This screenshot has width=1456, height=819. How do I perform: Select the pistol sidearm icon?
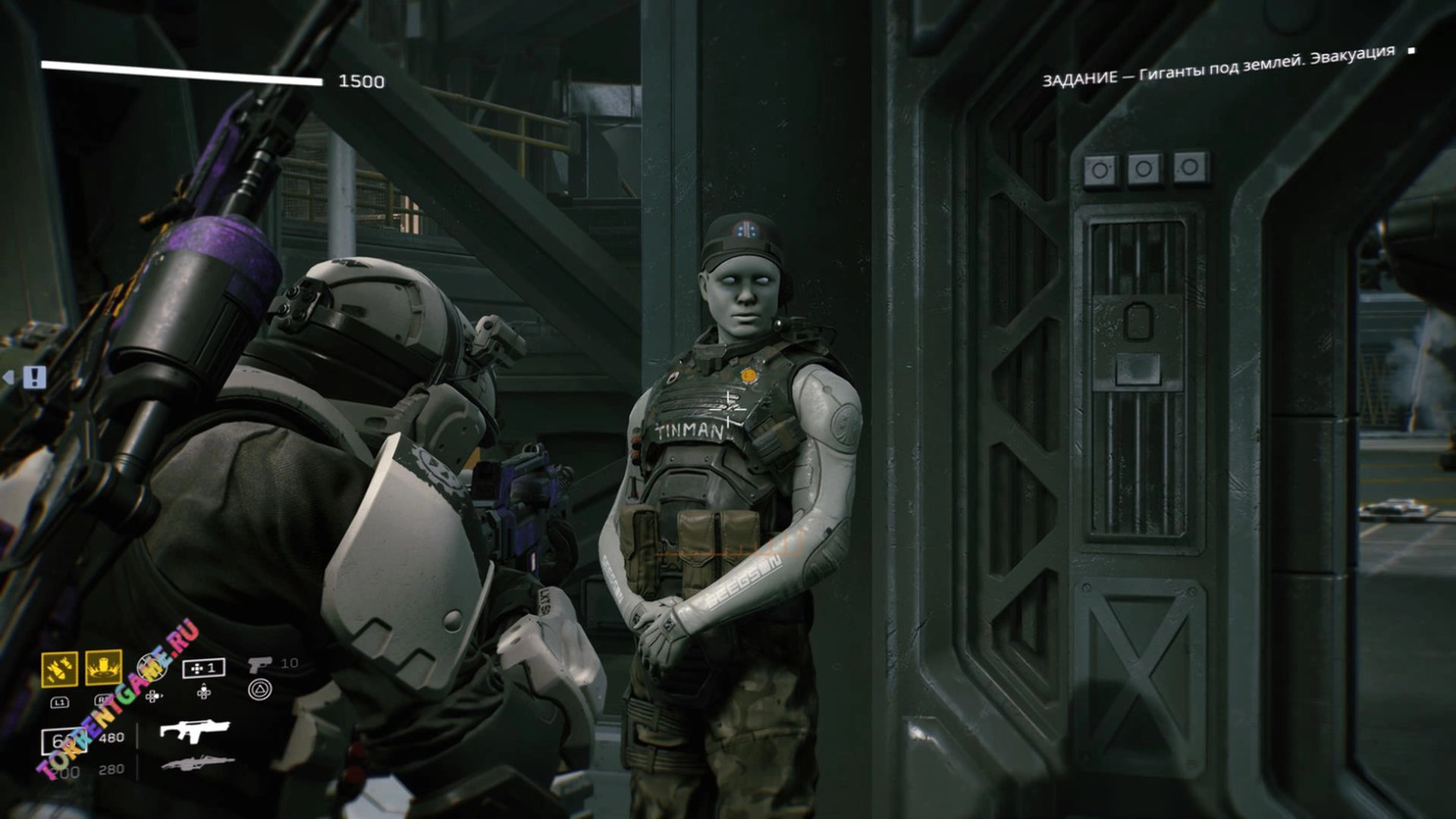259,664
